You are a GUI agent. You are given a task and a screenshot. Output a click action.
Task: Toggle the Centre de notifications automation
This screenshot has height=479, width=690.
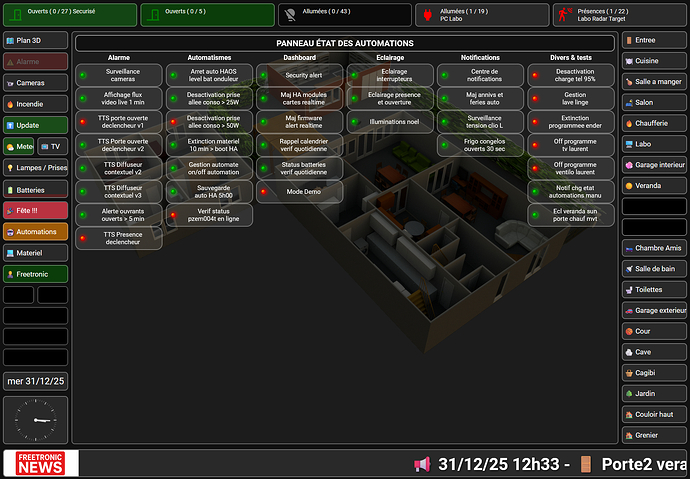pyautogui.click(x=482, y=75)
